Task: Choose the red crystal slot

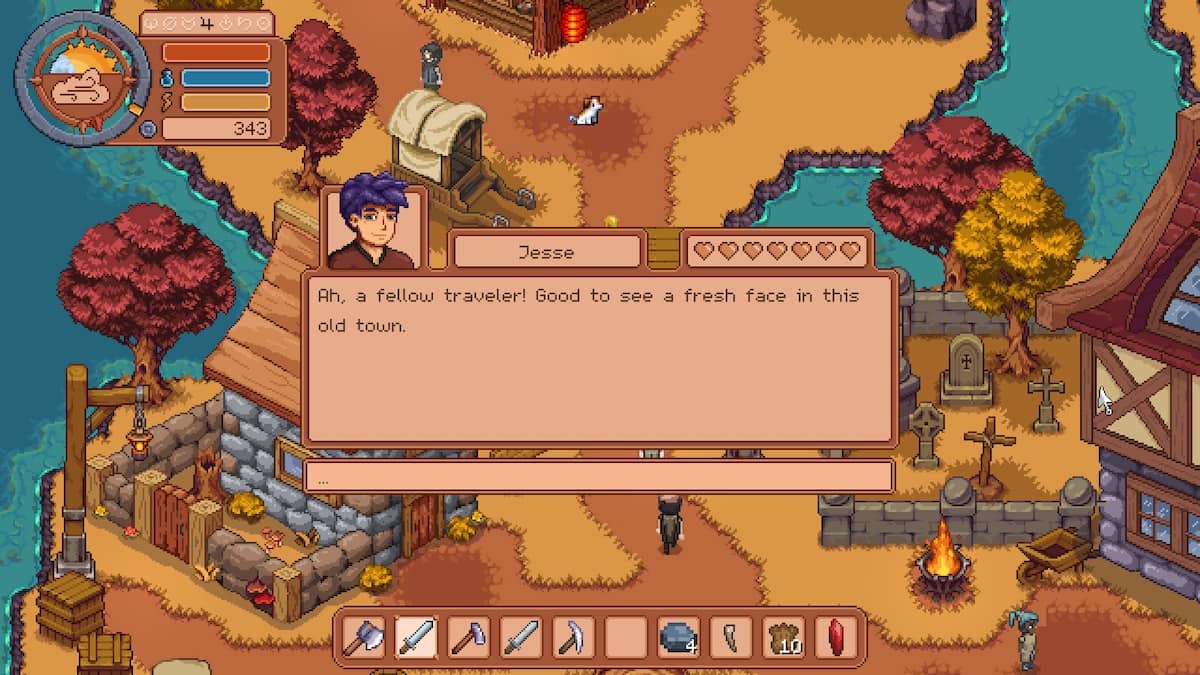Action: pyautogui.click(x=835, y=637)
